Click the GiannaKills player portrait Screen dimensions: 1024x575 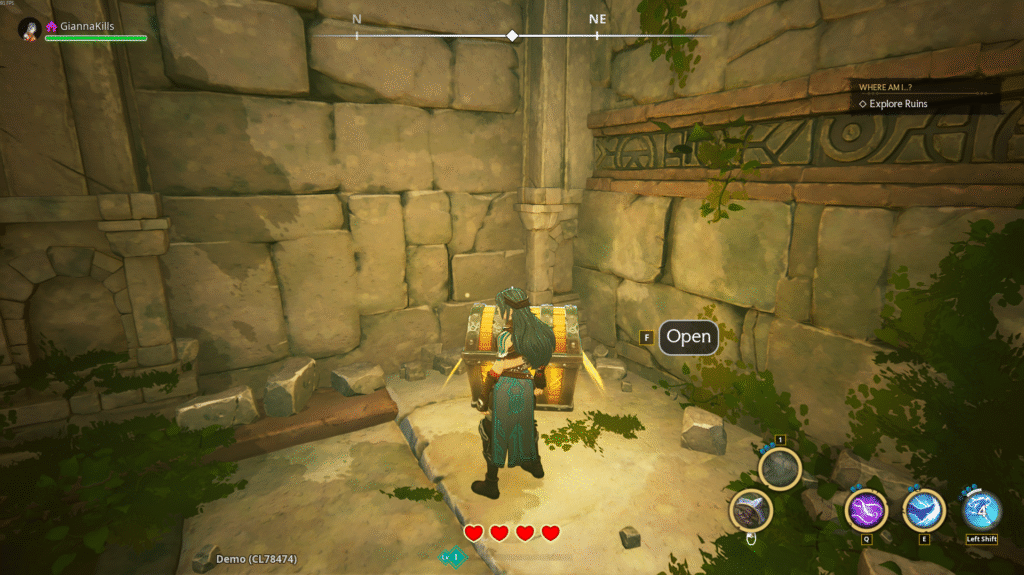click(x=29, y=29)
